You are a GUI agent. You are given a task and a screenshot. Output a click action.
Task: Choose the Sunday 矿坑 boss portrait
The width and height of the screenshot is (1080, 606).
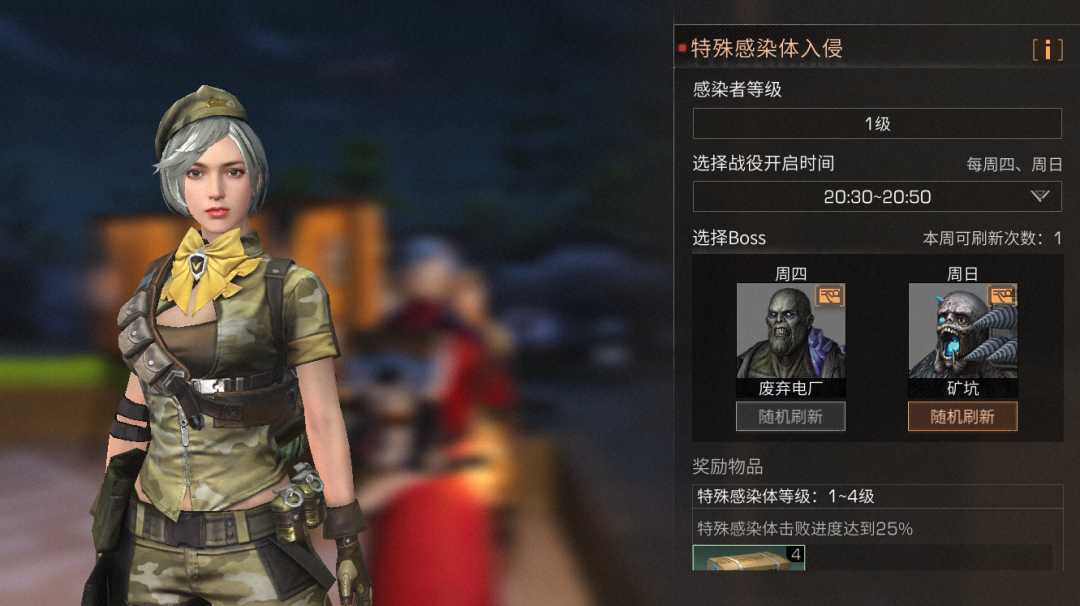[x=962, y=332]
